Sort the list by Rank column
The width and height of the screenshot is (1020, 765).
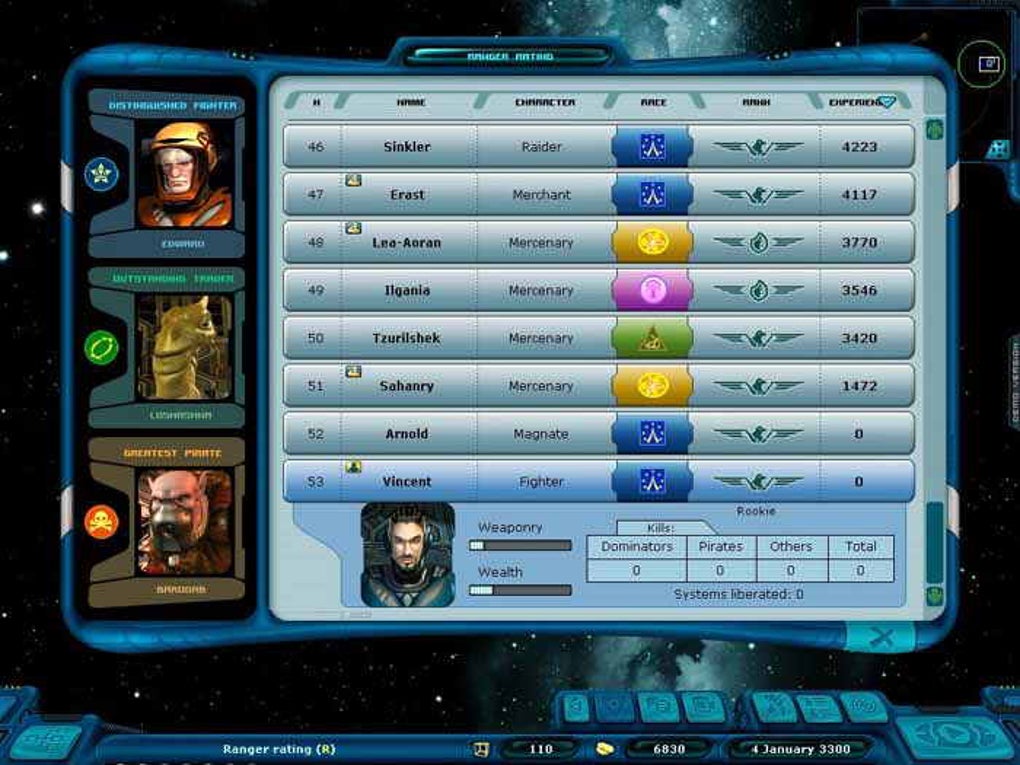pyautogui.click(x=755, y=102)
